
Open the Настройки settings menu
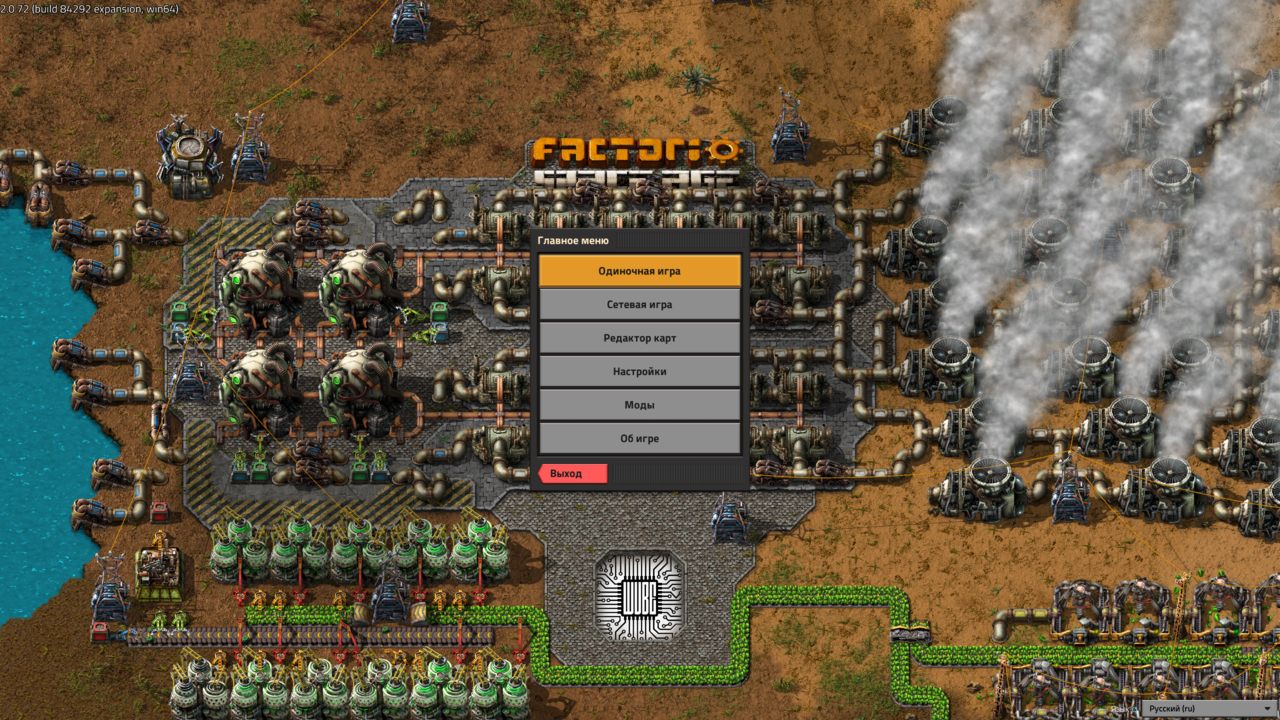[640, 371]
